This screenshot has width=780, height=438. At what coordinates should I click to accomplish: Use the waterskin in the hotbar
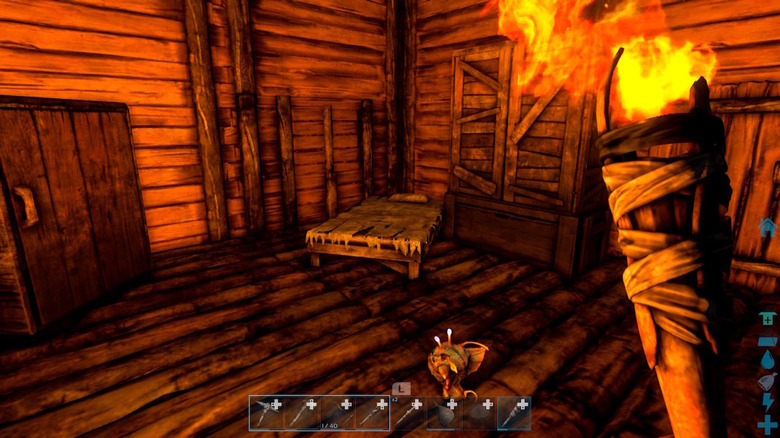(444, 413)
